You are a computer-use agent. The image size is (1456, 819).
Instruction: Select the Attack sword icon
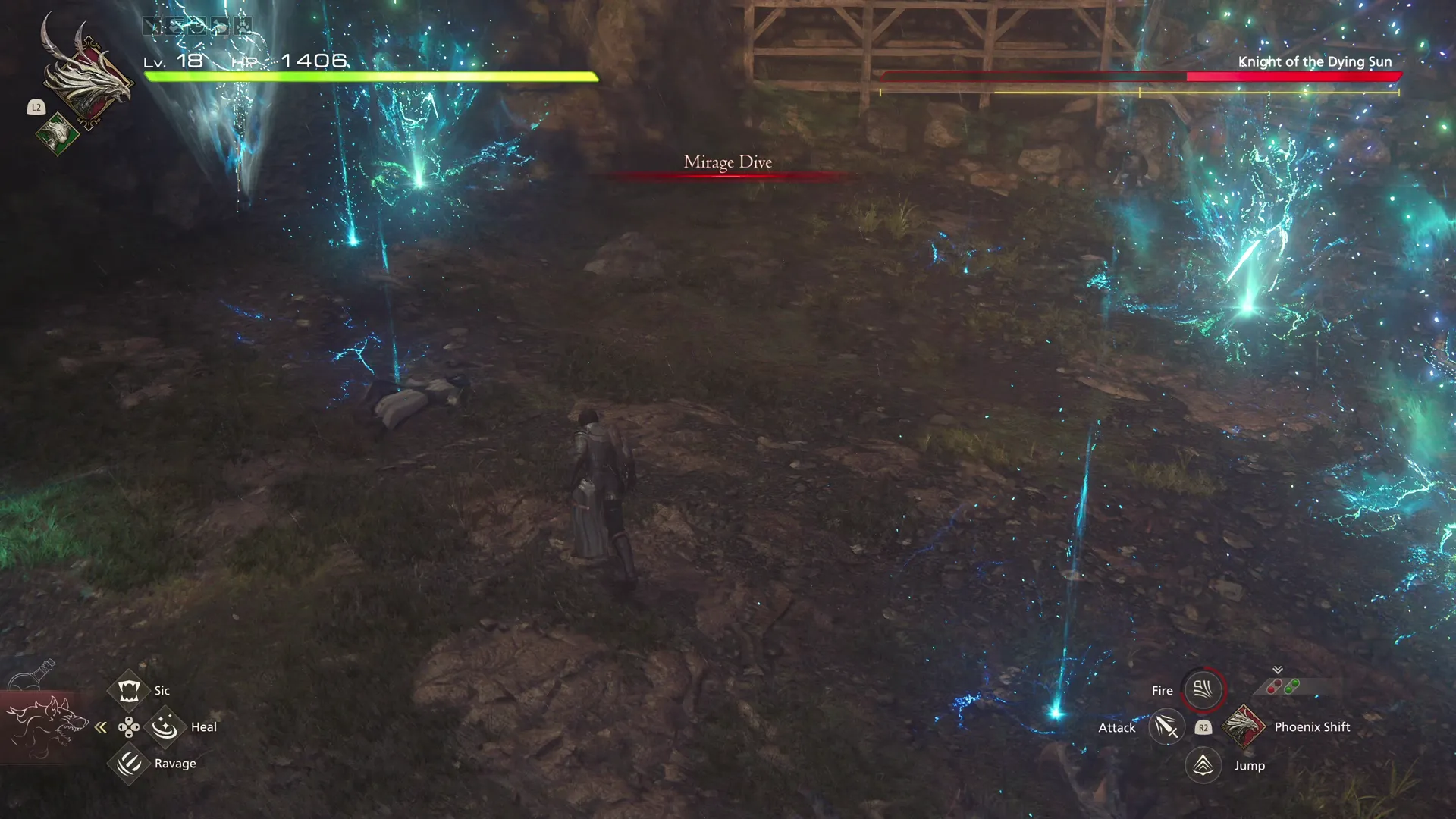[1166, 726]
